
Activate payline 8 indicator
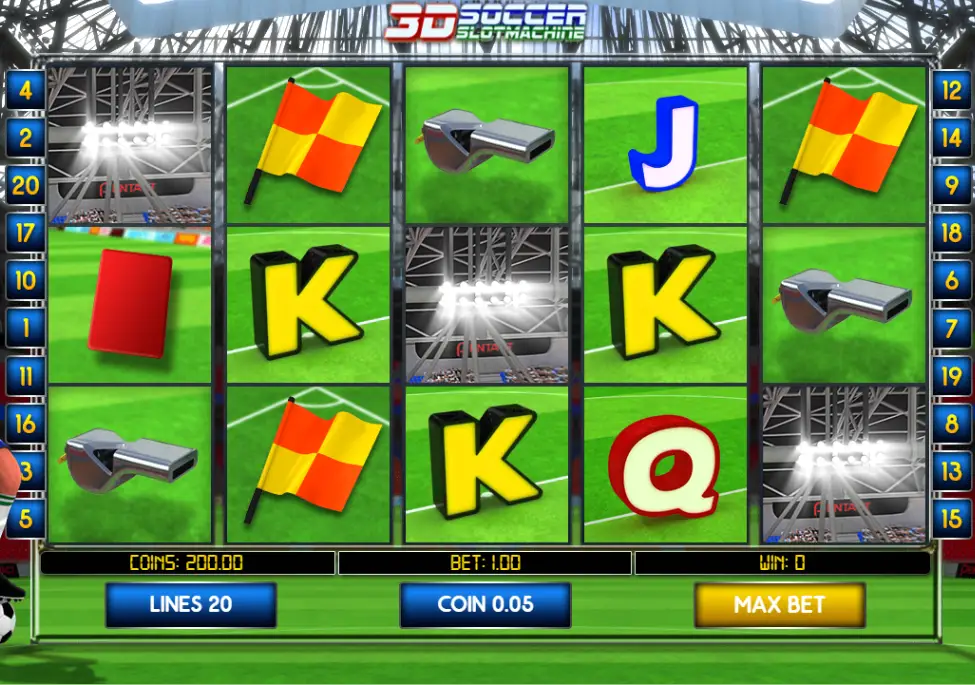951,424
